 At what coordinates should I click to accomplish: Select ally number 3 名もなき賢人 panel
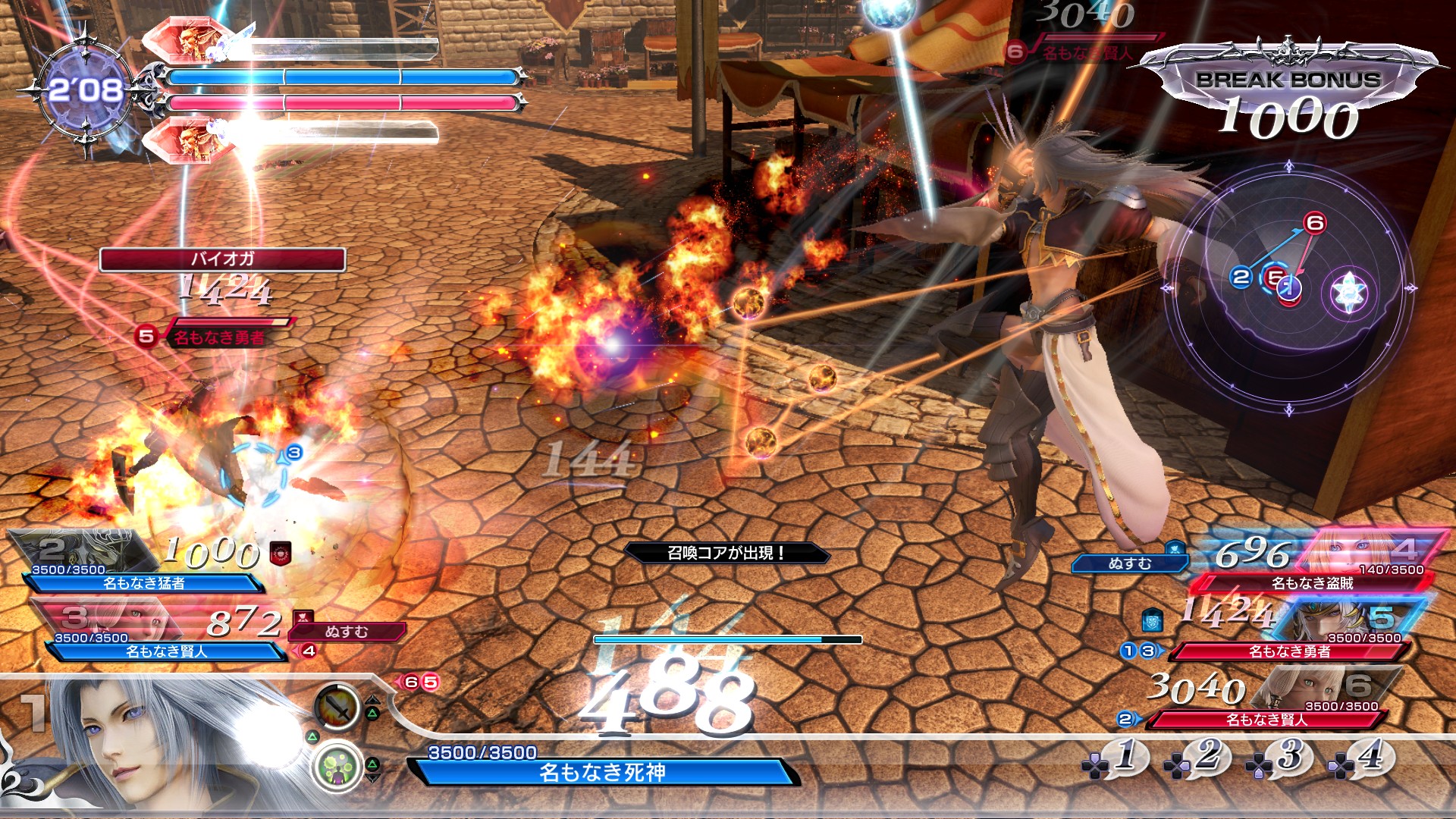(x=165, y=651)
